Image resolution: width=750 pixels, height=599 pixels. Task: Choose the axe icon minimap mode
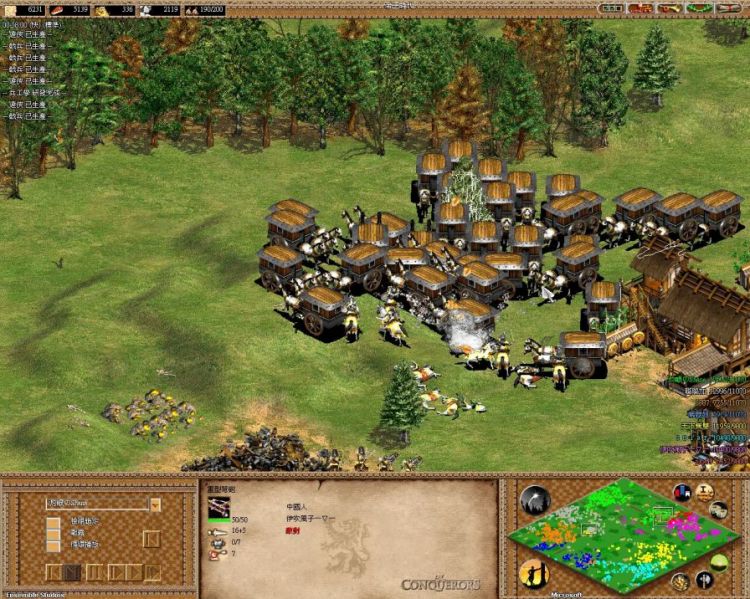704,579
